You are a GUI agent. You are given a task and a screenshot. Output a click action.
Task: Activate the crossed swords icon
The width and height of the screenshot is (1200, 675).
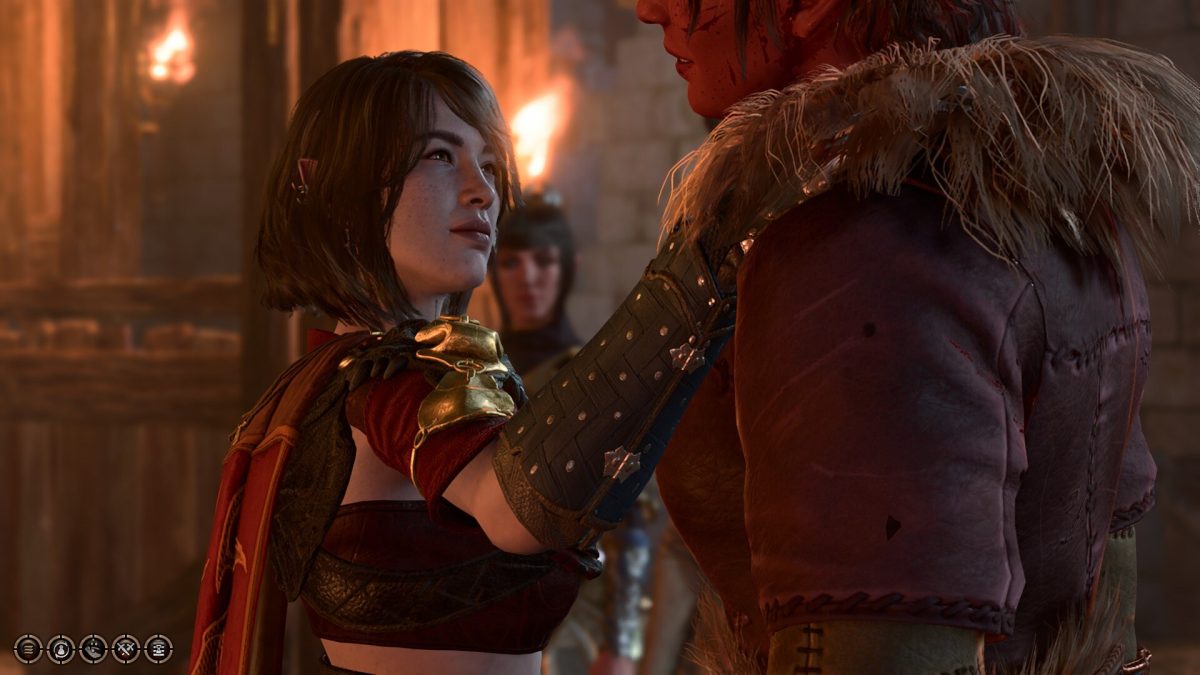tap(126, 648)
